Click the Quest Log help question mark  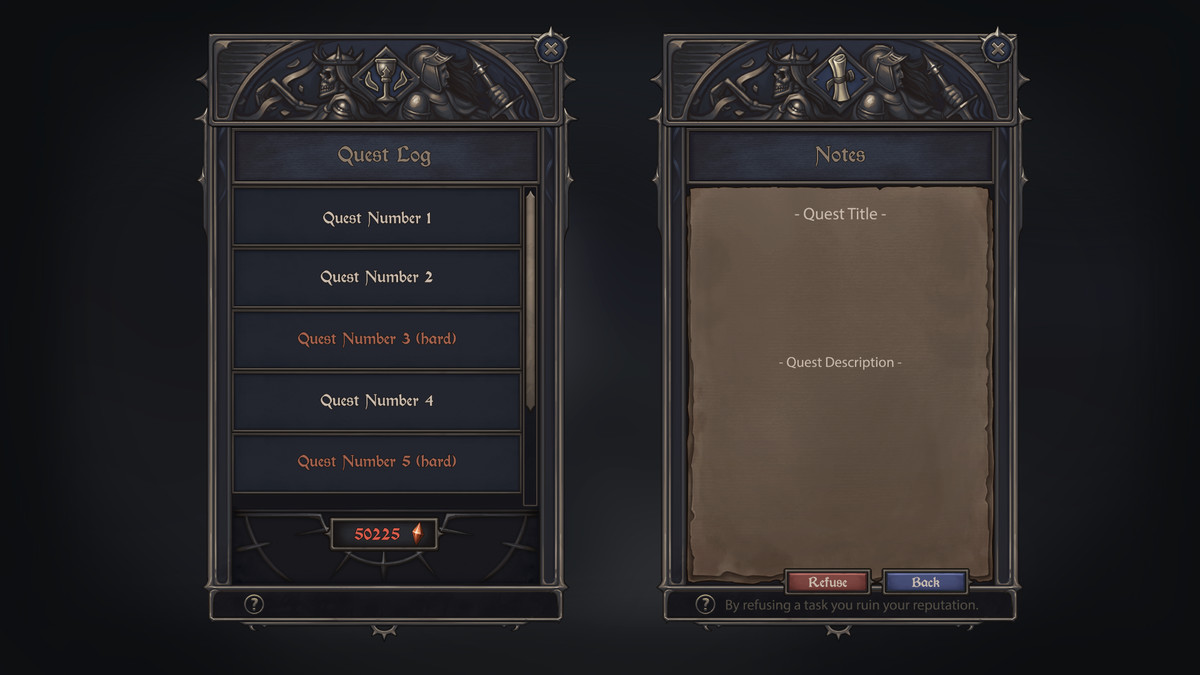point(254,604)
